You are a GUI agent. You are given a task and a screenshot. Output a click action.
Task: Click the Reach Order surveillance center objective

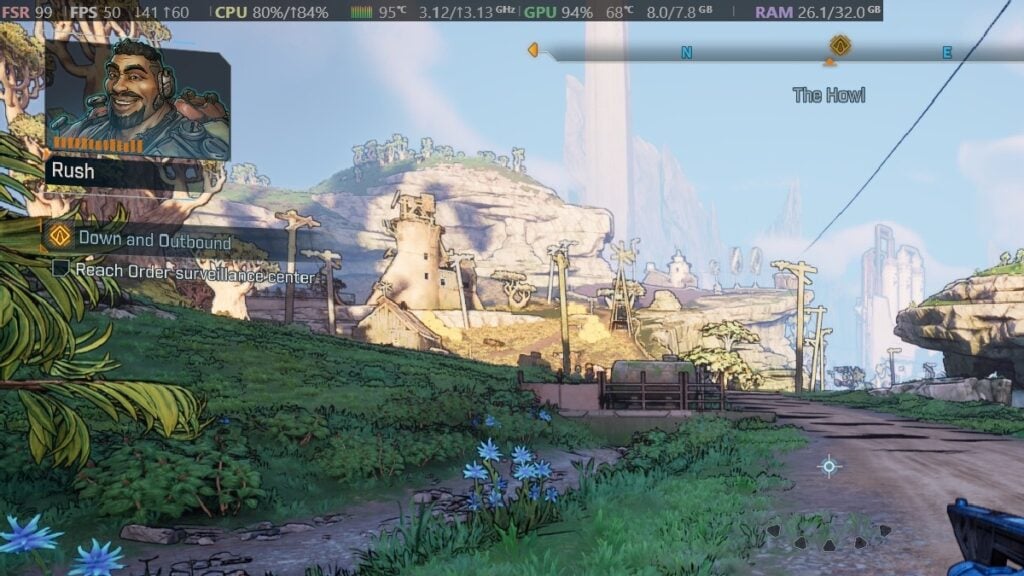point(194,269)
